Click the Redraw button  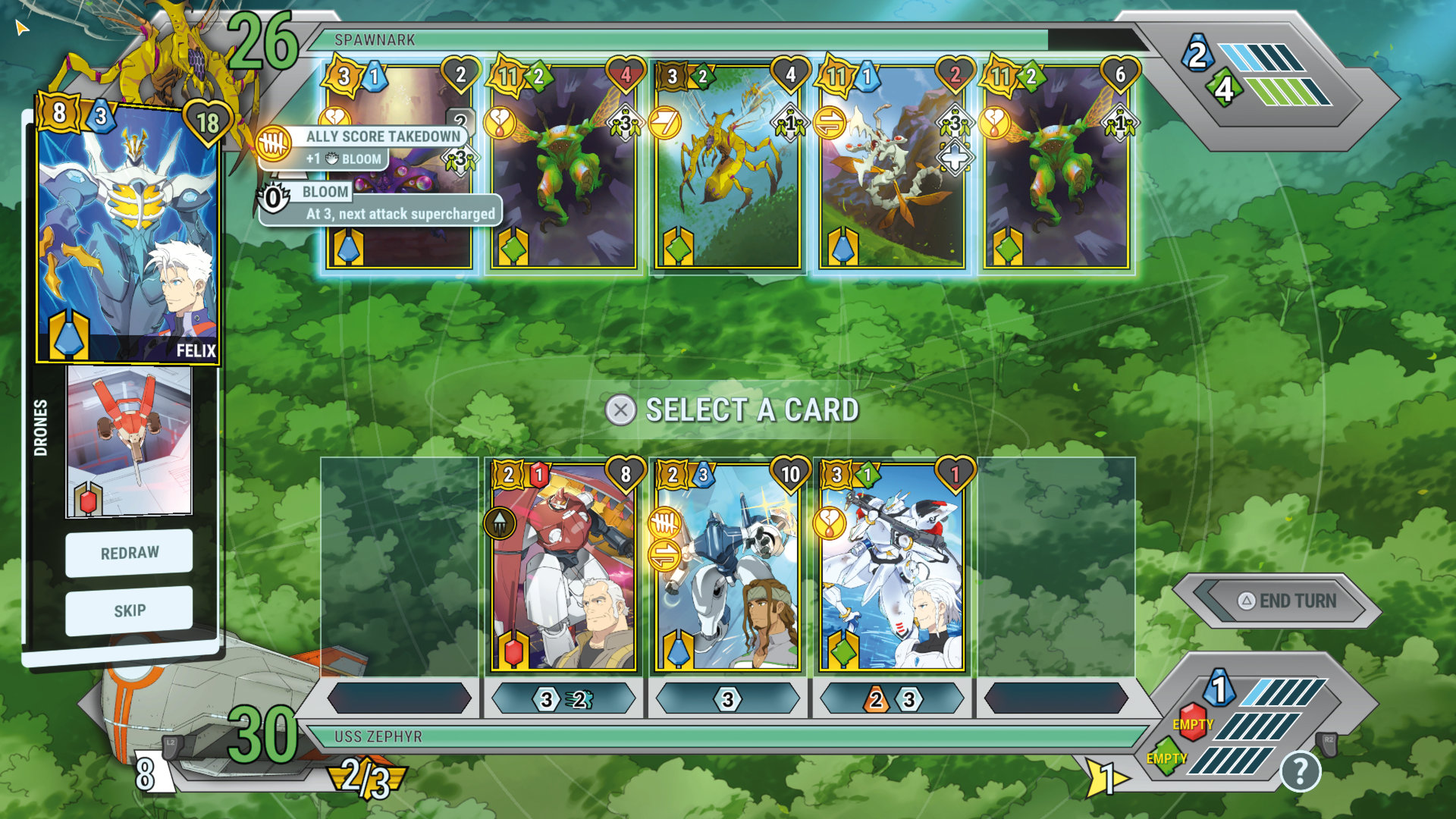tap(129, 553)
